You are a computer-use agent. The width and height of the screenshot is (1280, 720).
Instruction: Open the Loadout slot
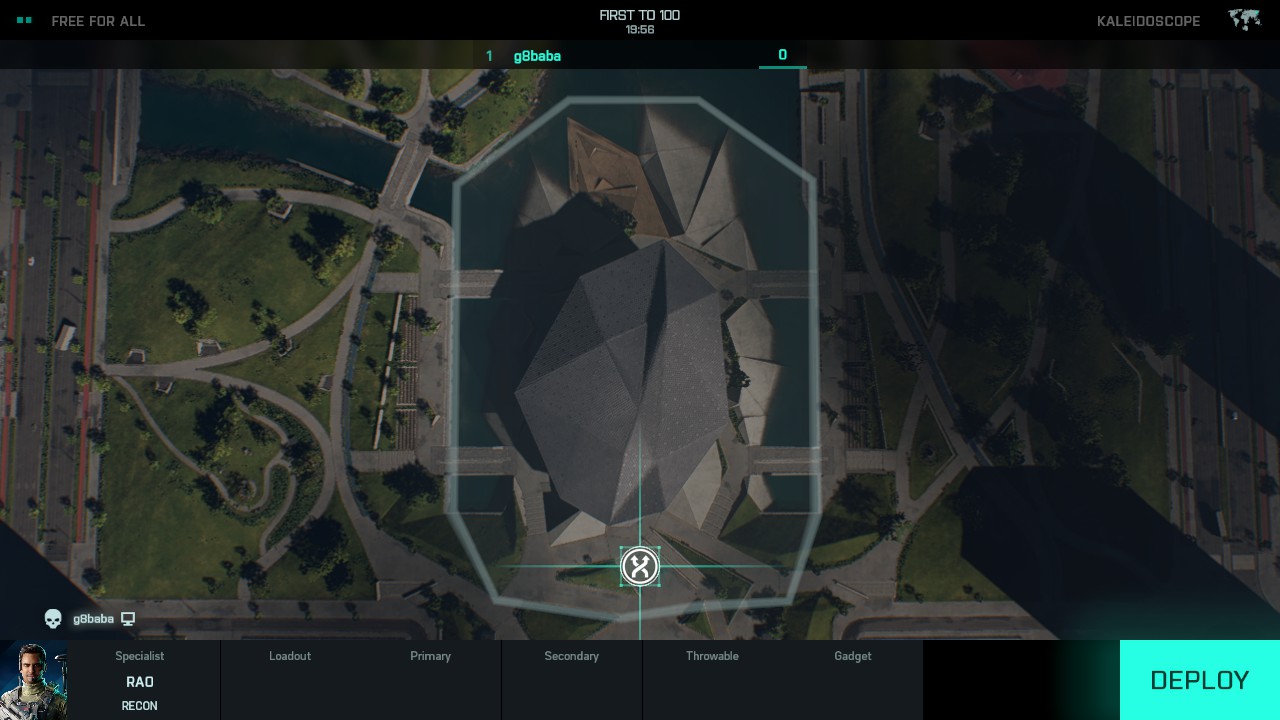[290, 680]
